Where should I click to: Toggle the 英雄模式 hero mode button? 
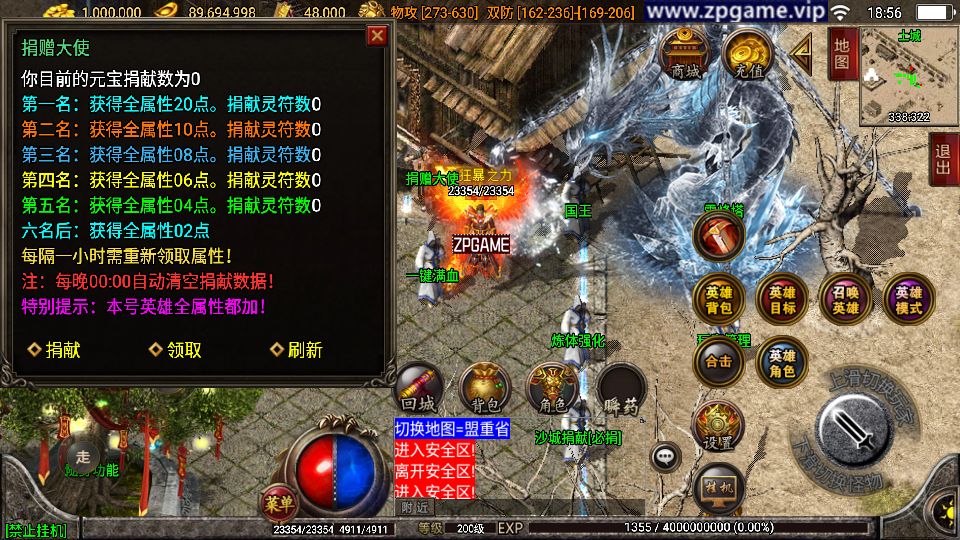coord(908,299)
